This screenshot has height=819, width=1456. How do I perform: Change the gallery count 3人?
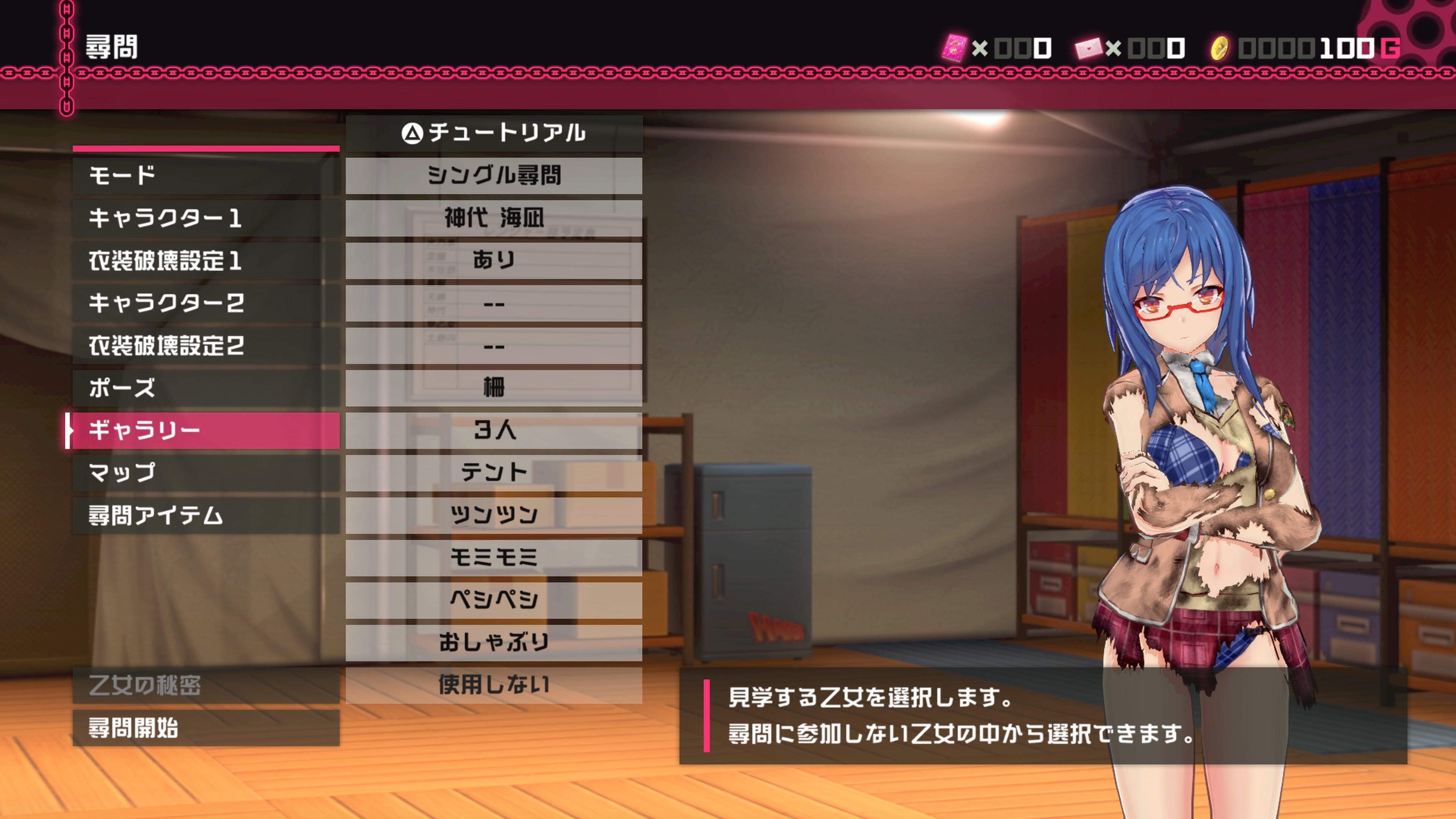[x=493, y=430]
